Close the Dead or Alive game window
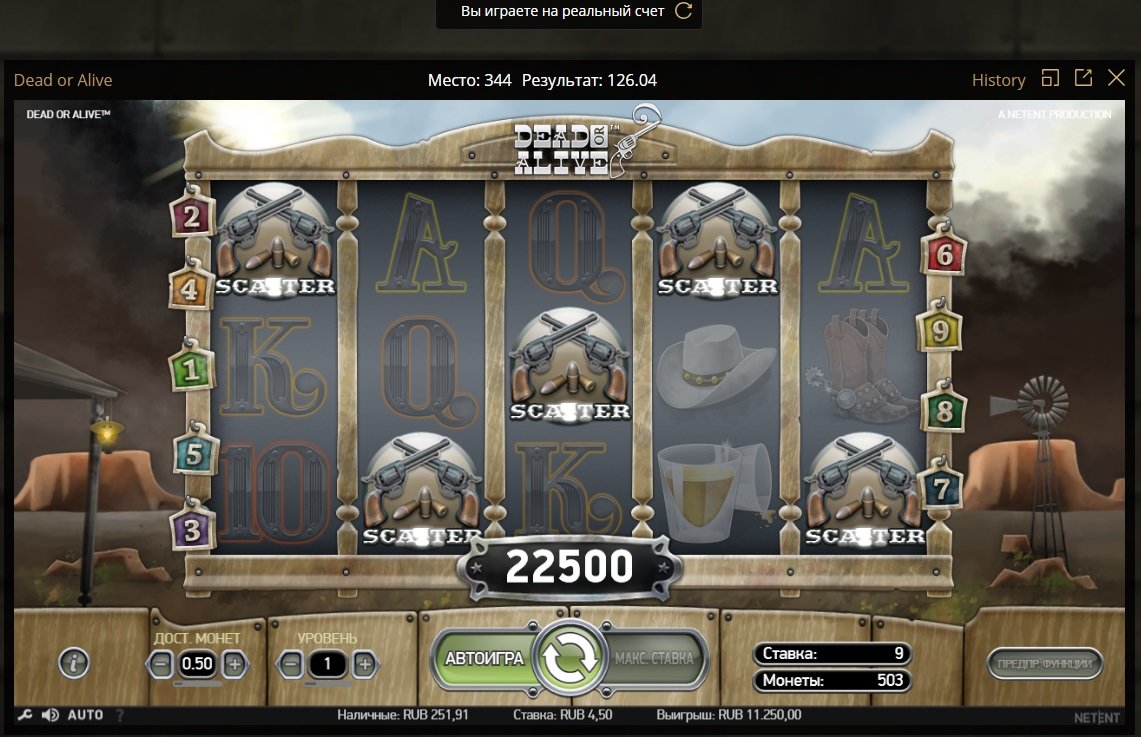1141x737 pixels. click(1117, 79)
